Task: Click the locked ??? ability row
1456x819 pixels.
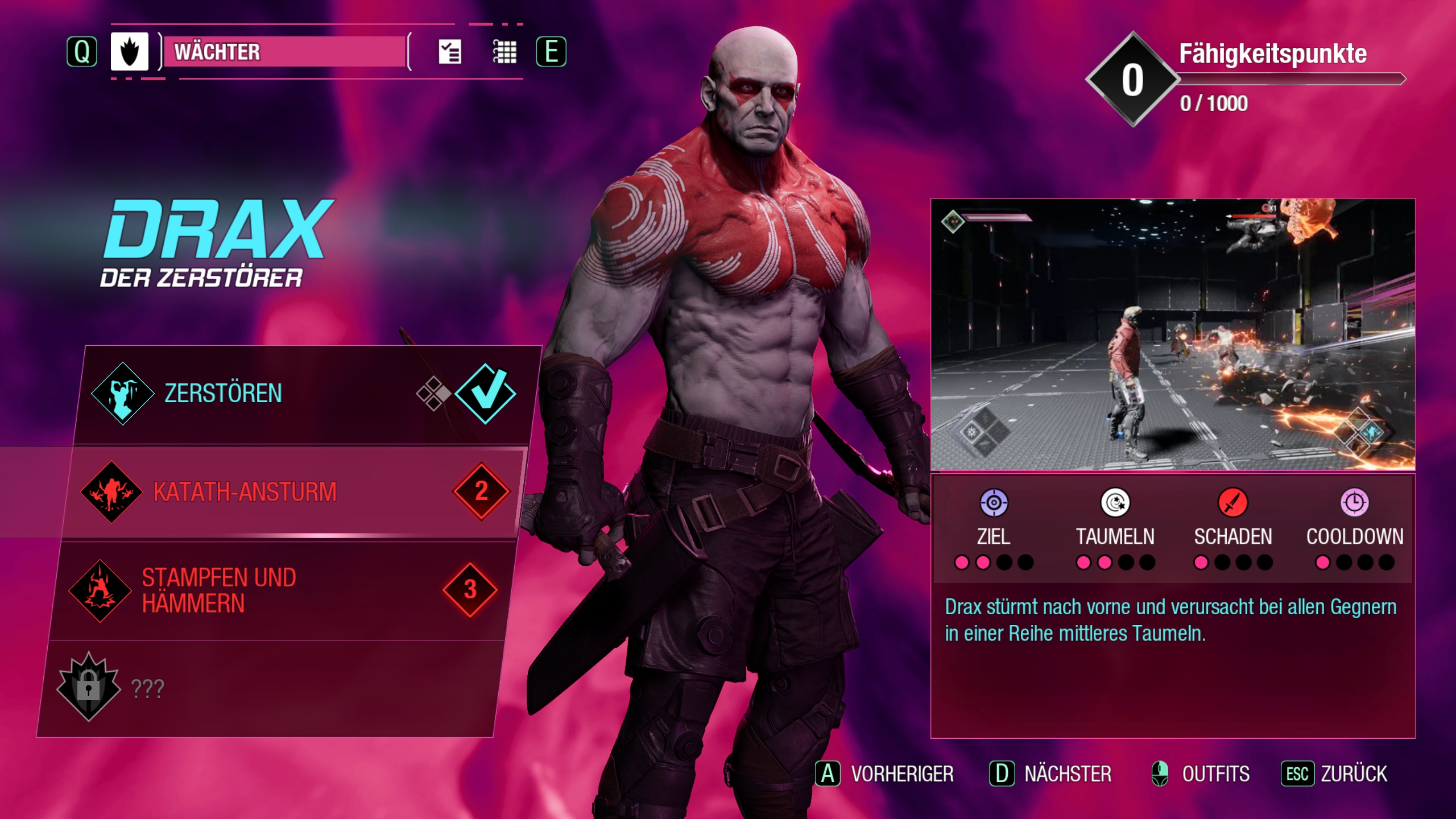Action: tap(267, 688)
